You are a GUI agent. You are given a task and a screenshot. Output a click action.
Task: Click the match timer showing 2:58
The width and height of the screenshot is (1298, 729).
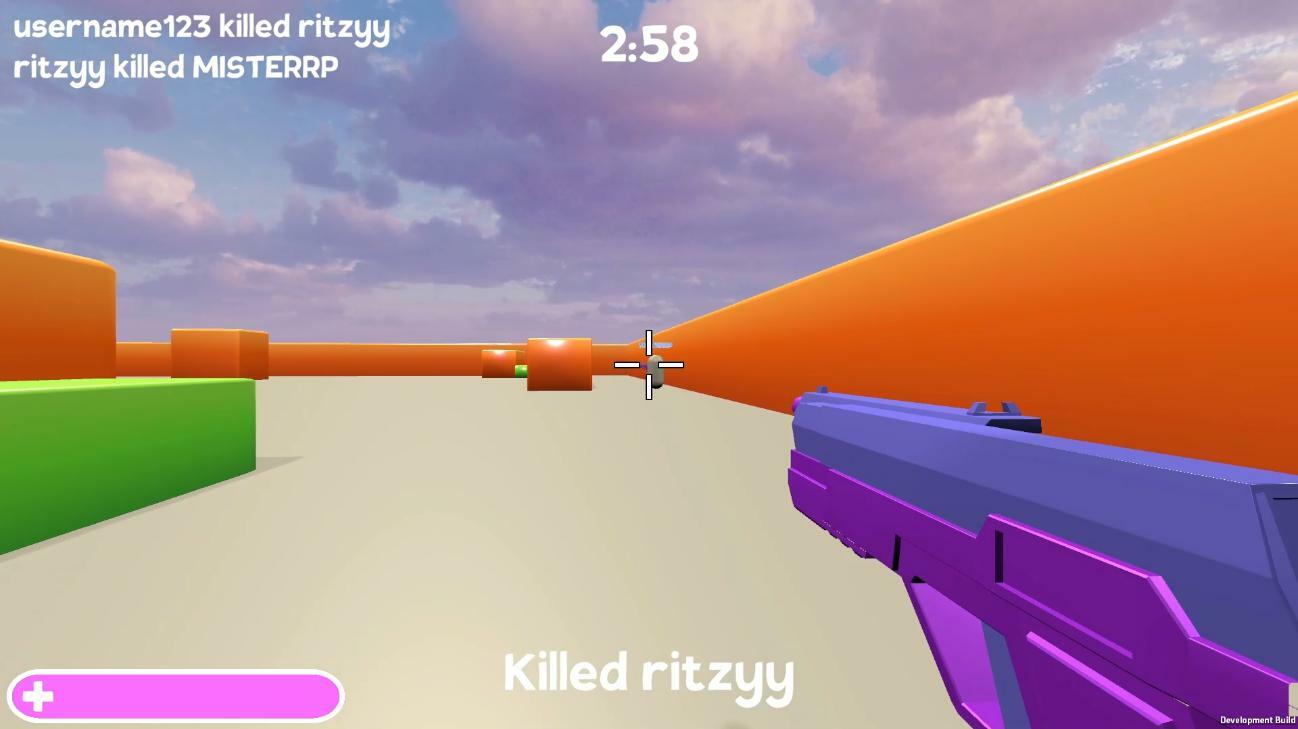[x=648, y=42]
